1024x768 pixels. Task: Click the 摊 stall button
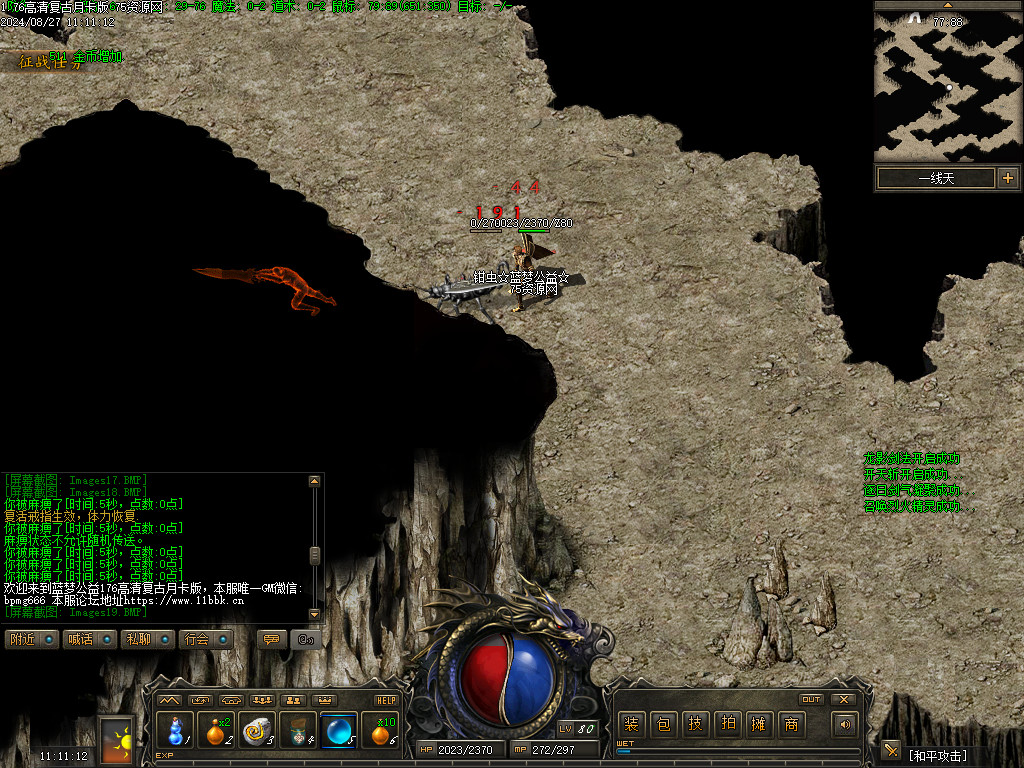tap(759, 724)
